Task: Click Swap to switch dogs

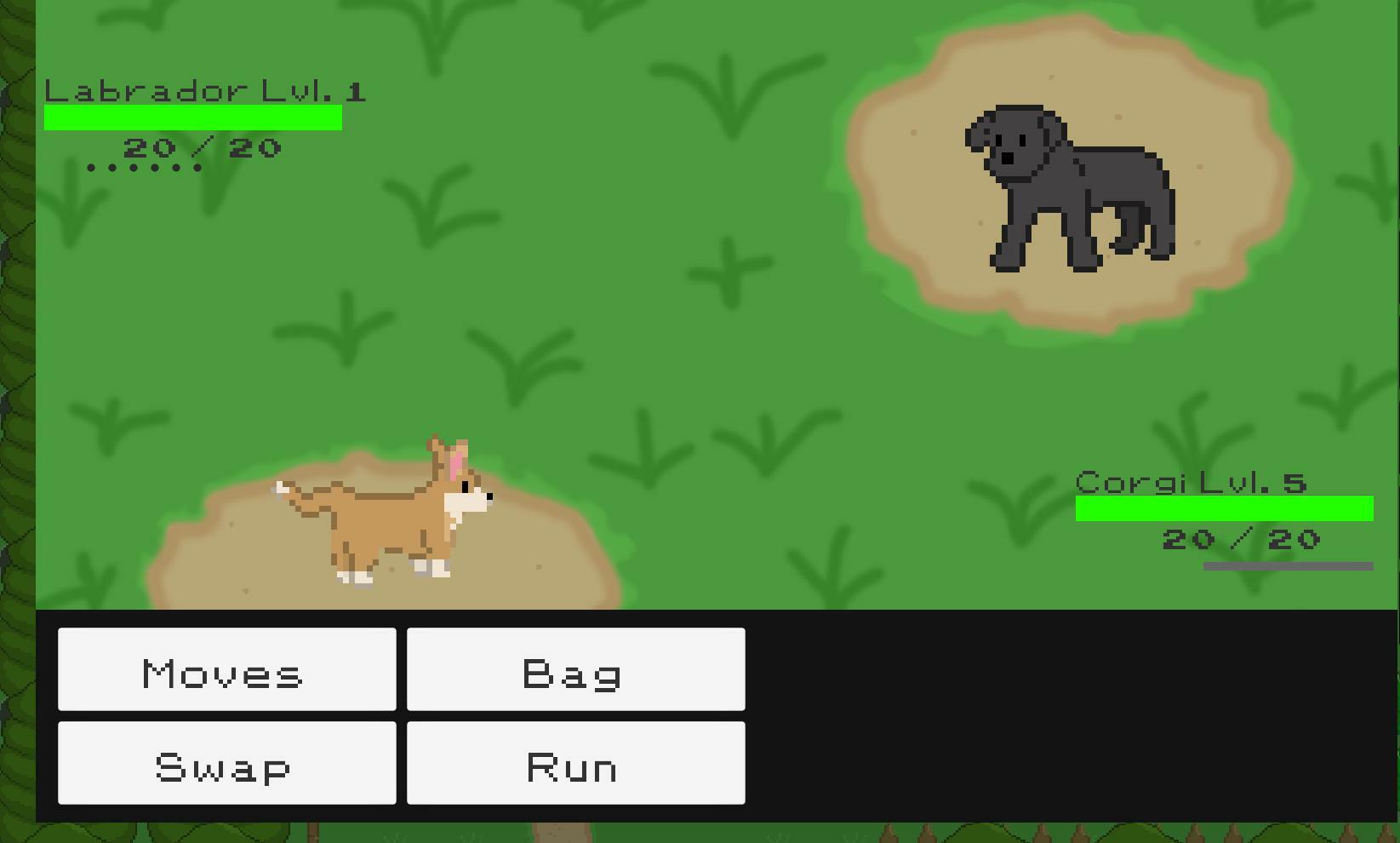Action: click(226, 763)
